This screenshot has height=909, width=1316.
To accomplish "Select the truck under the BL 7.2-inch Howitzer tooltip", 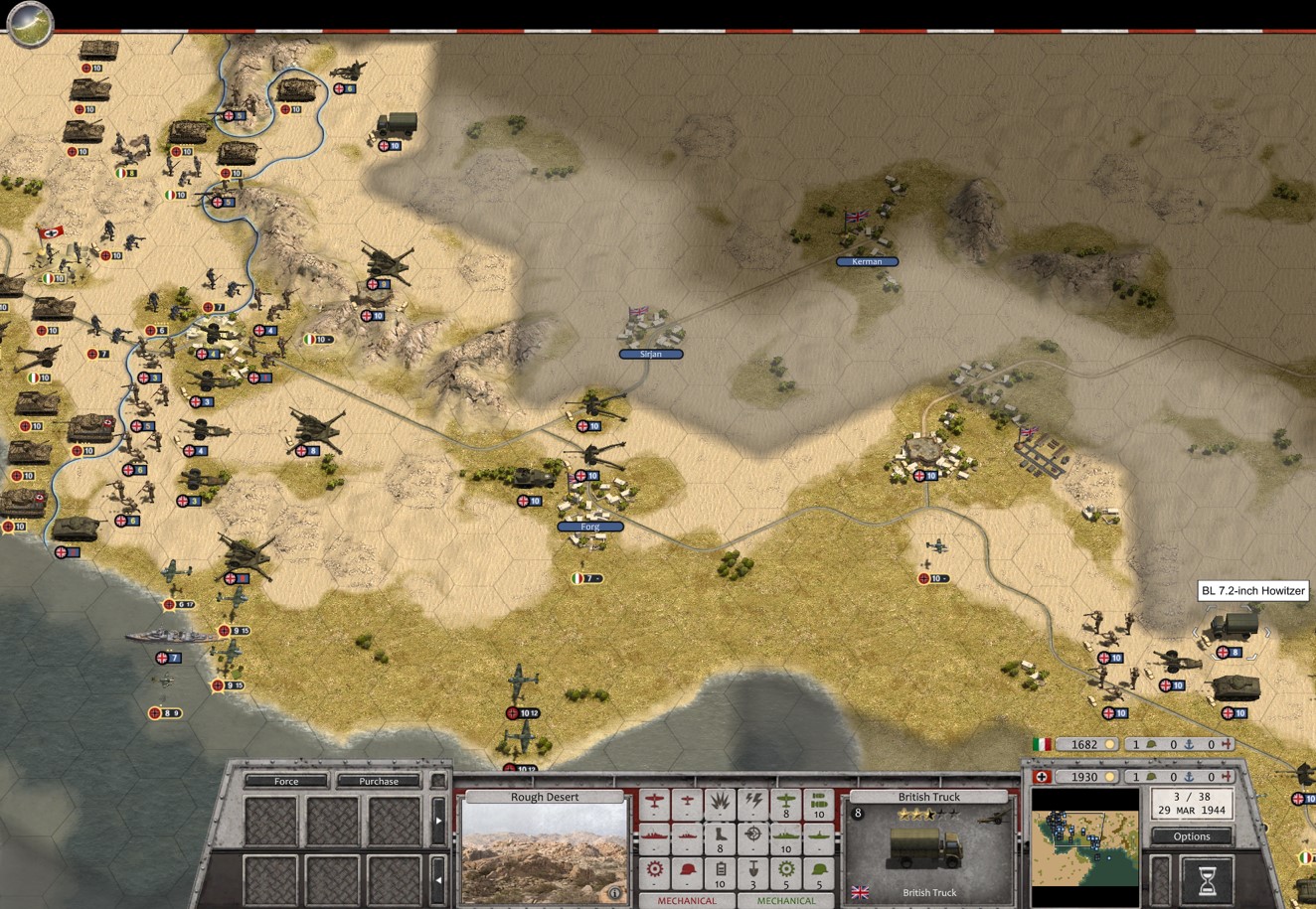I will coord(1230,628).
